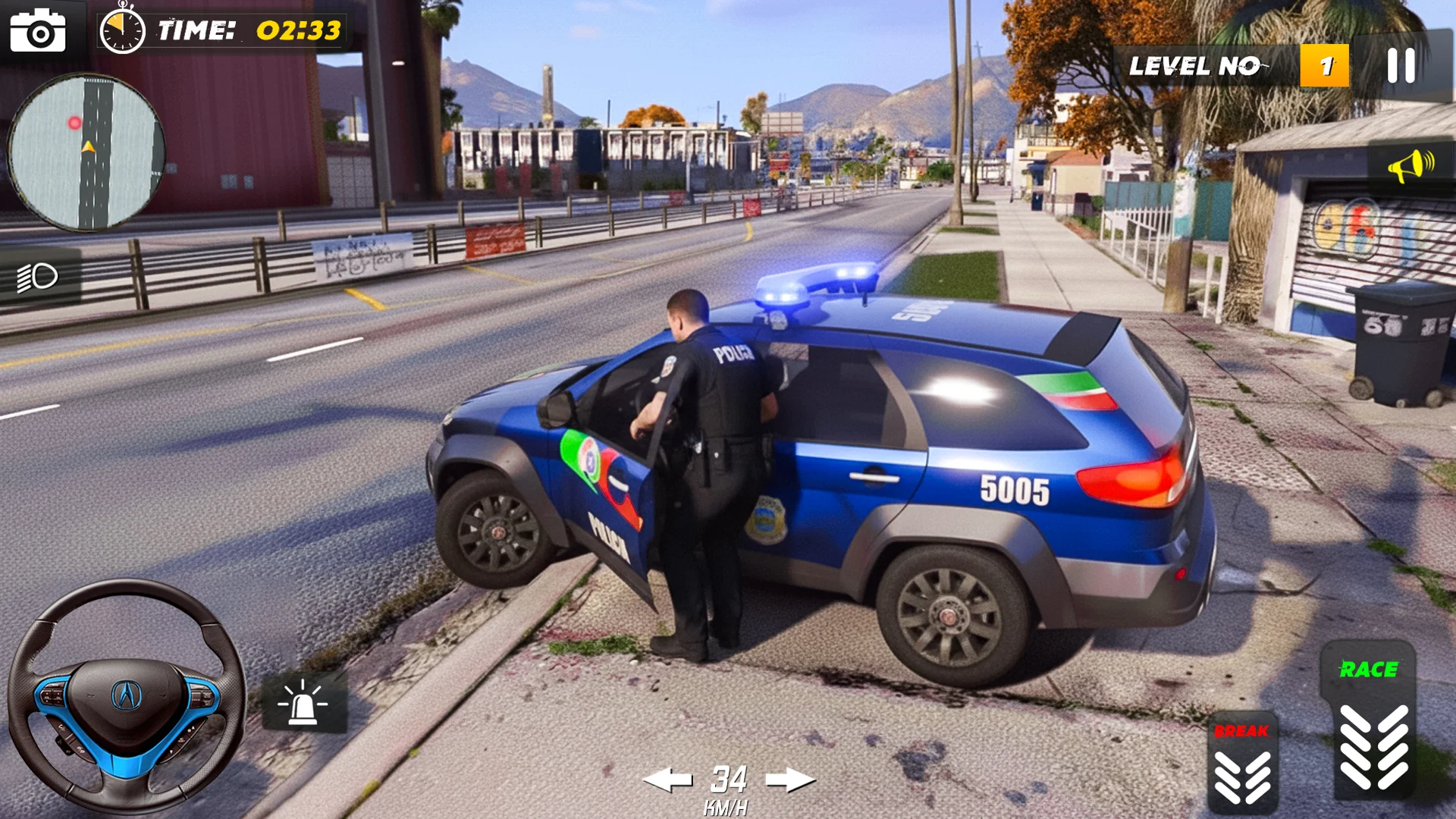This screenshot has width=1456, height=819.
Task: Activate the police siren light button
Action: click(x=303, y=702)
